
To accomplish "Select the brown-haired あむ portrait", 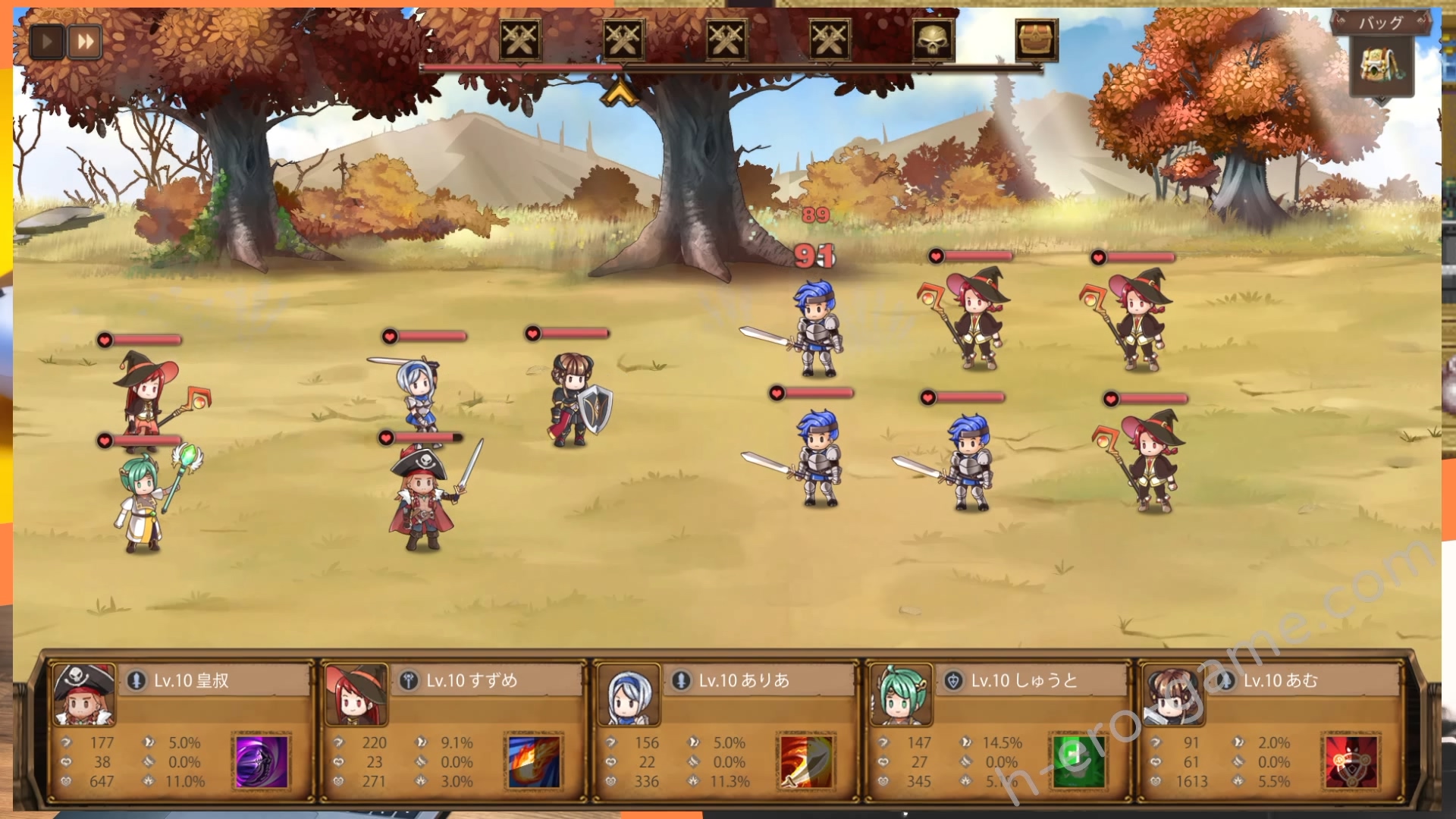I will pos(1172,695).
